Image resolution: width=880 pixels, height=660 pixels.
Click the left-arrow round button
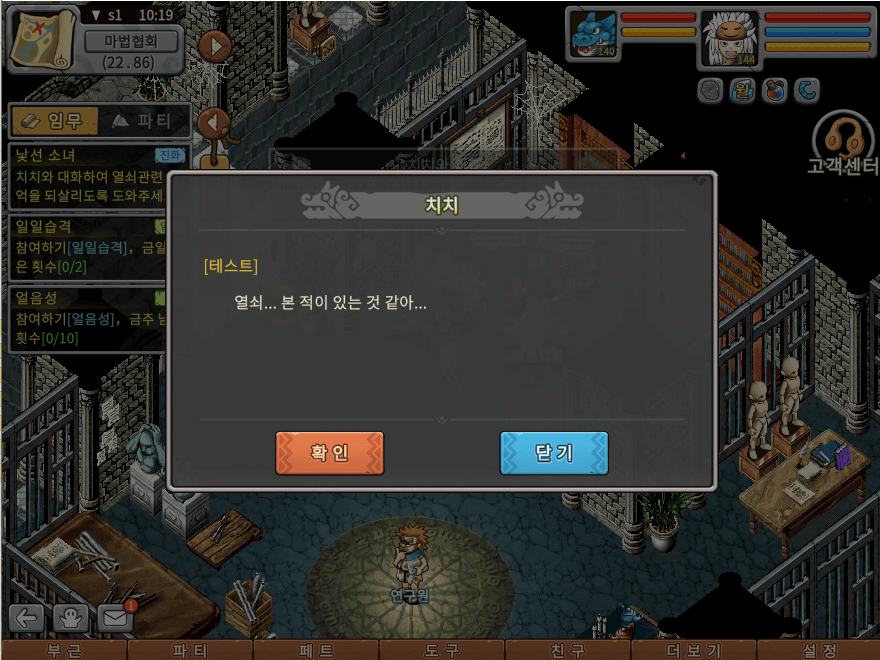pos(214,123)
